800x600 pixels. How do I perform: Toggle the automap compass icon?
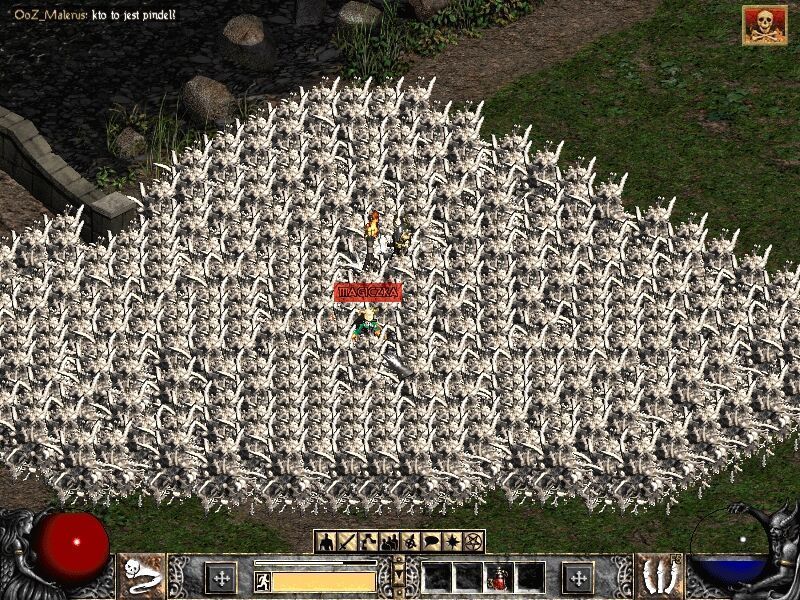(x=410, y=542)
